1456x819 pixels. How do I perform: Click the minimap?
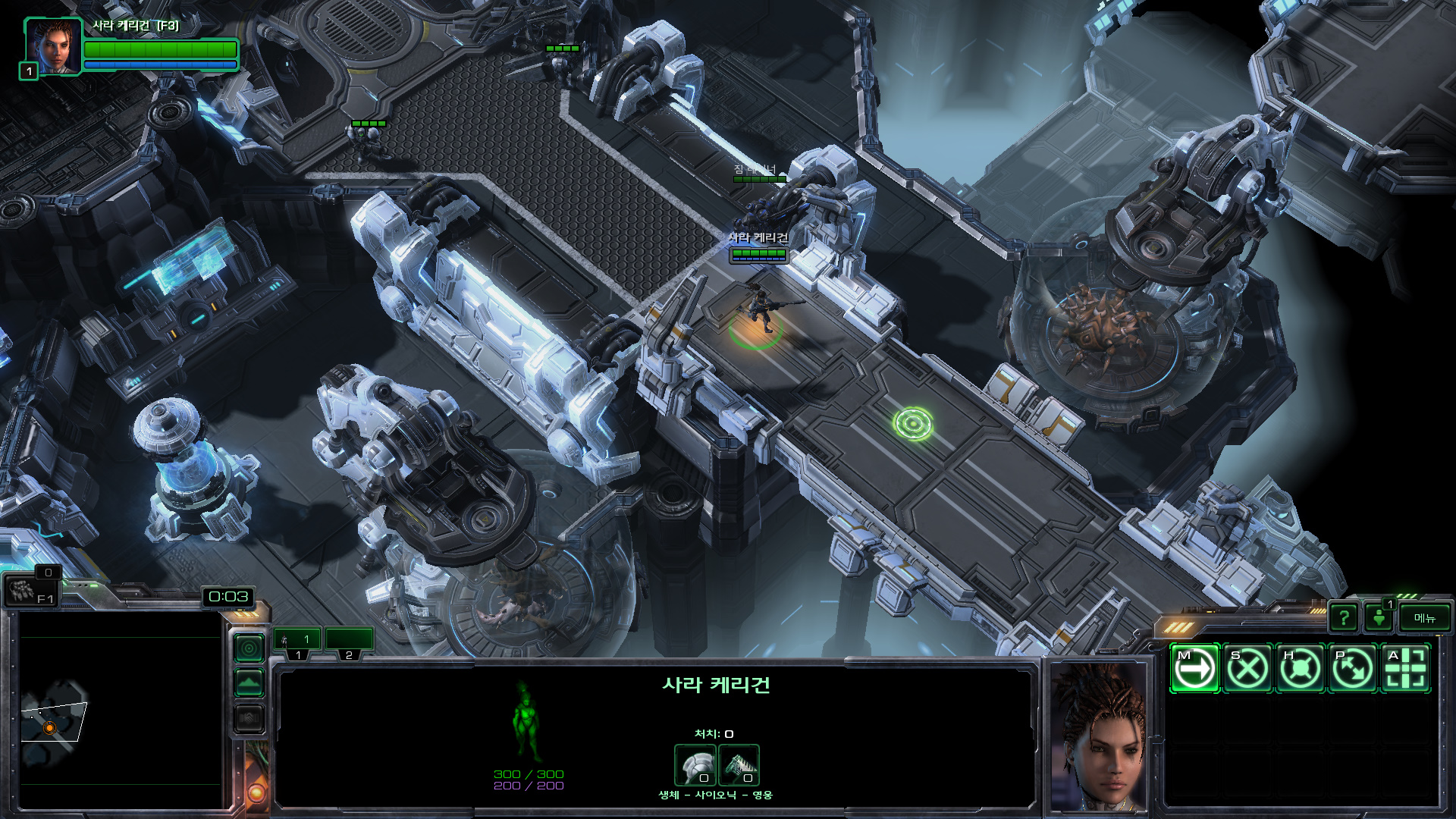click(120, 711)
